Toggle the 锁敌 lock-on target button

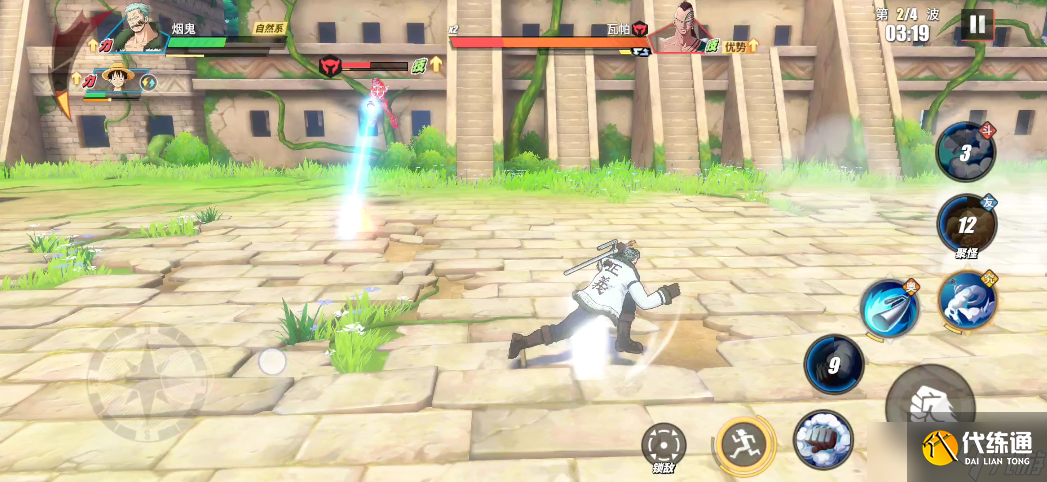click(x=665, y=444)
